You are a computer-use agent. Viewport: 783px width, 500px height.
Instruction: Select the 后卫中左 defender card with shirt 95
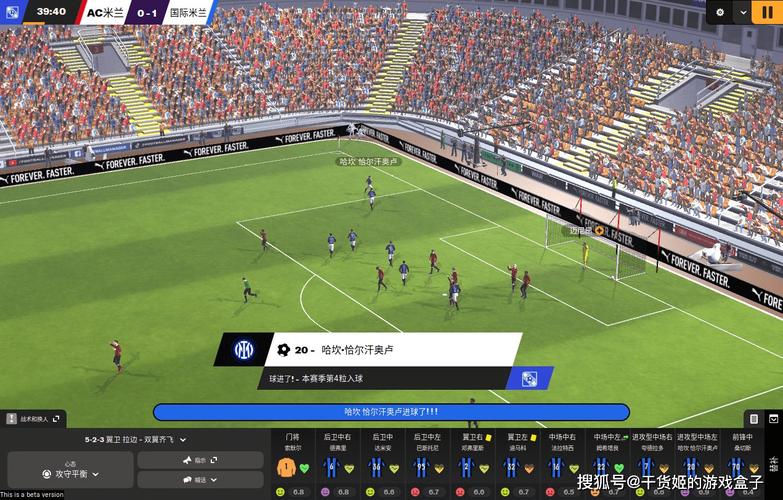(x=425, y=464)
